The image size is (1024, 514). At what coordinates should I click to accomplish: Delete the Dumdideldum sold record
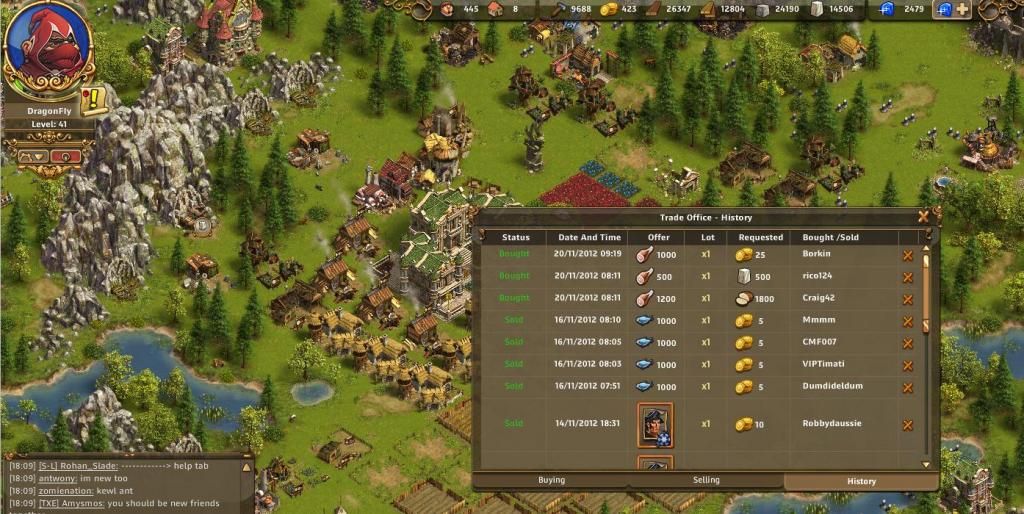point(908,387)
